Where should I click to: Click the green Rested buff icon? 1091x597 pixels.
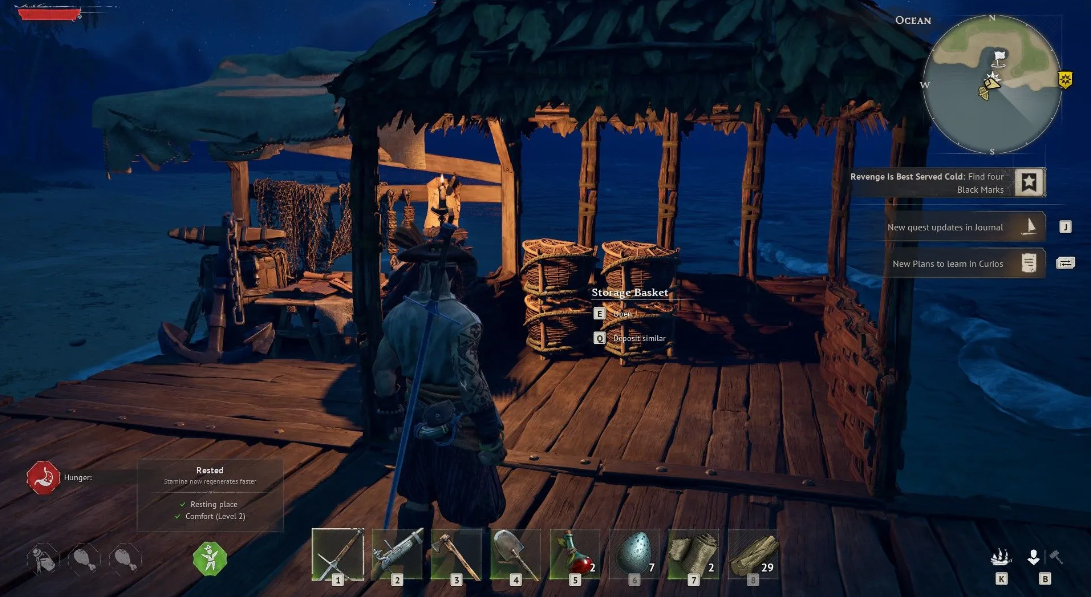210,557
